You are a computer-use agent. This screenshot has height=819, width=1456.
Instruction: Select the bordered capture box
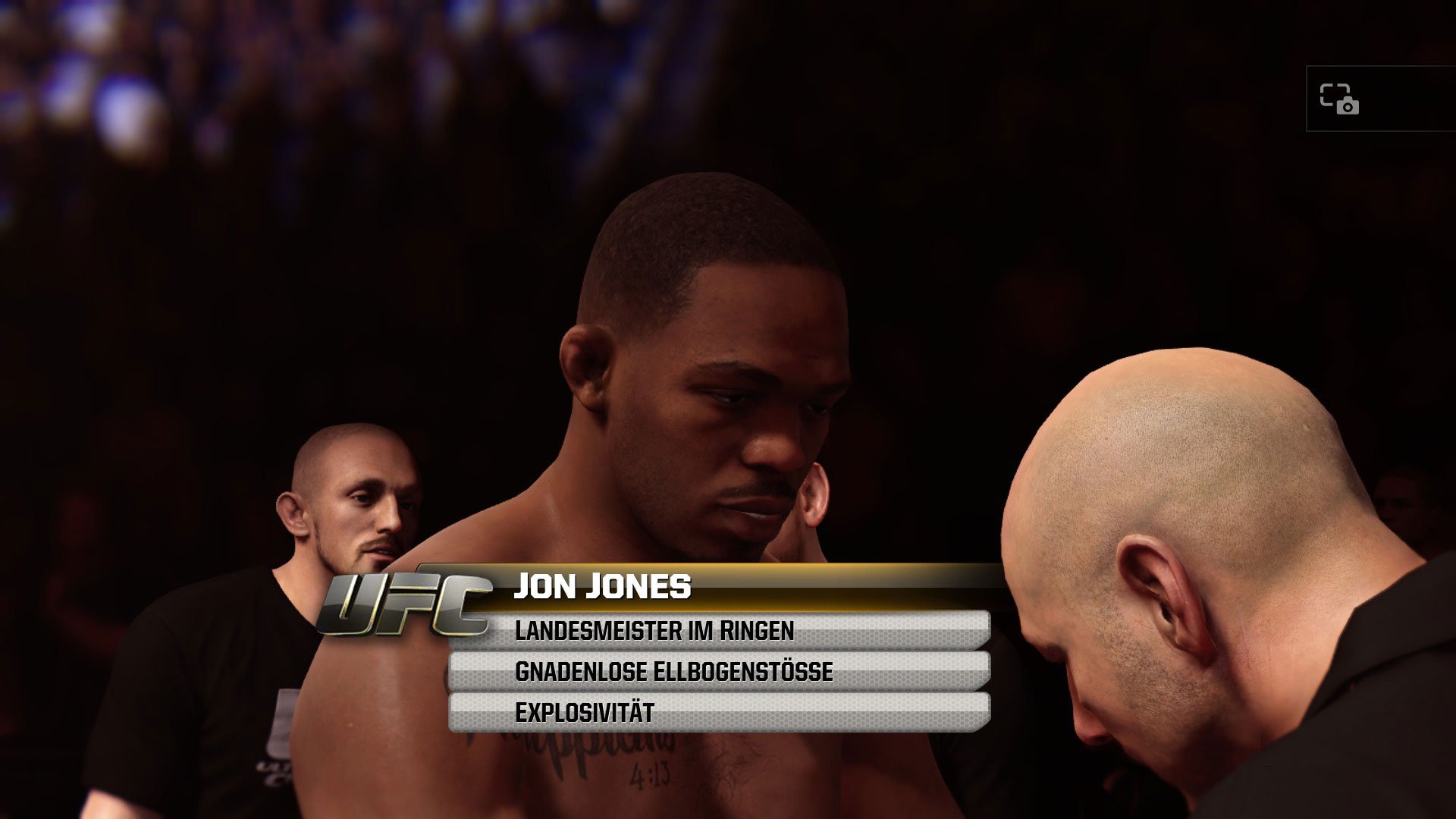1379,99
